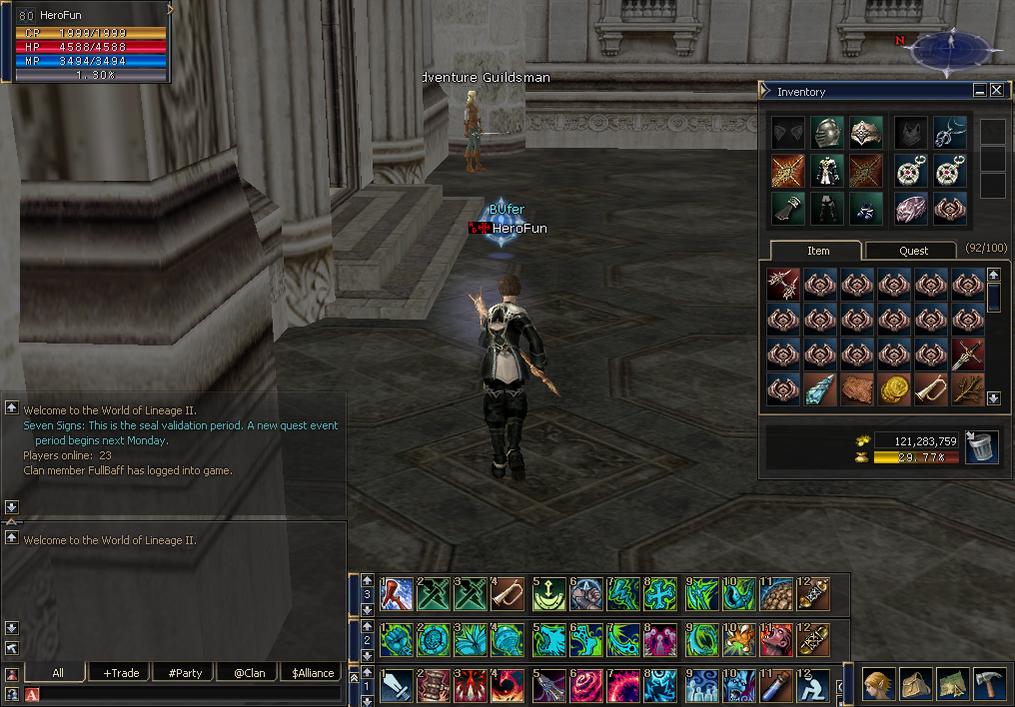
Task: Select the gold coins in inventory
Action: (893, 390)
